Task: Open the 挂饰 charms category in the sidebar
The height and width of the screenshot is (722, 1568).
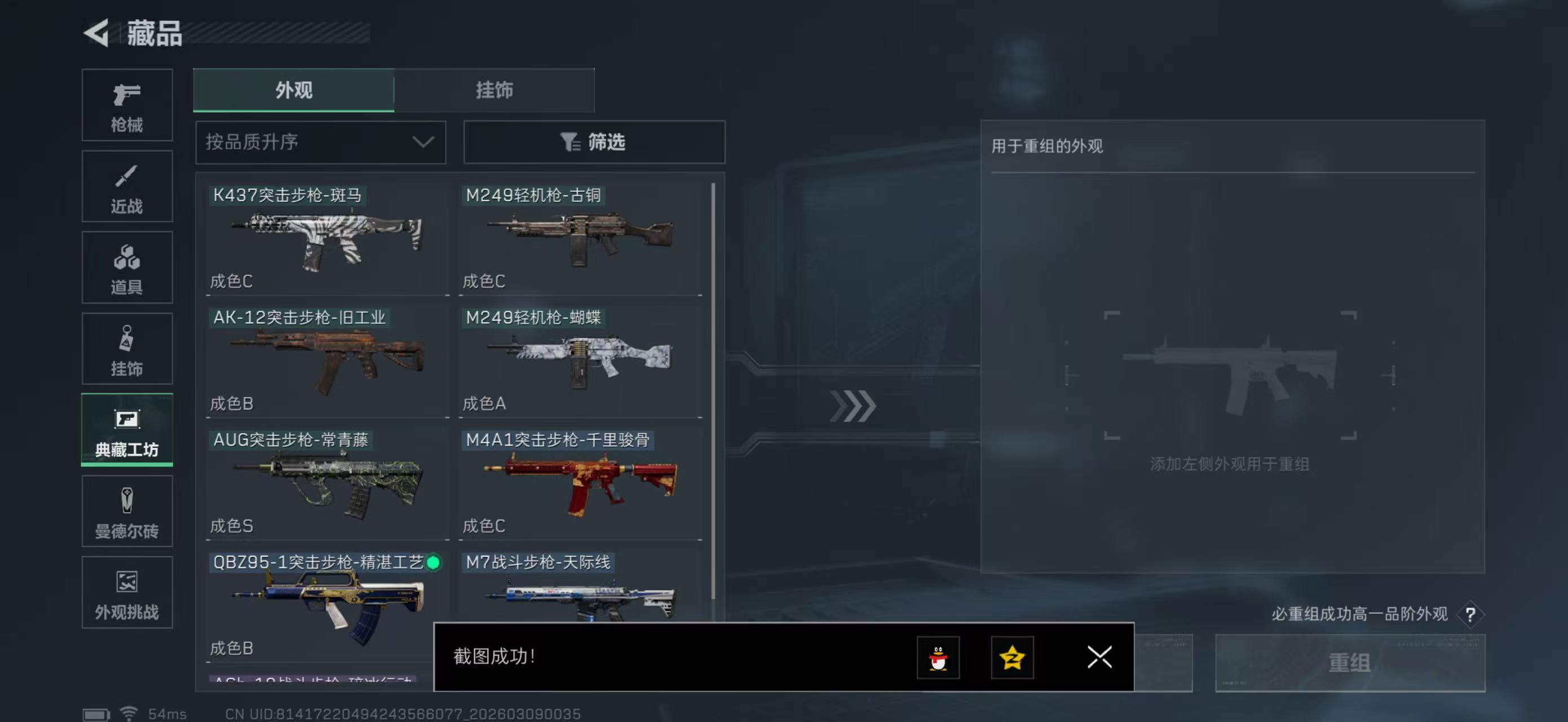Action: 127,349
